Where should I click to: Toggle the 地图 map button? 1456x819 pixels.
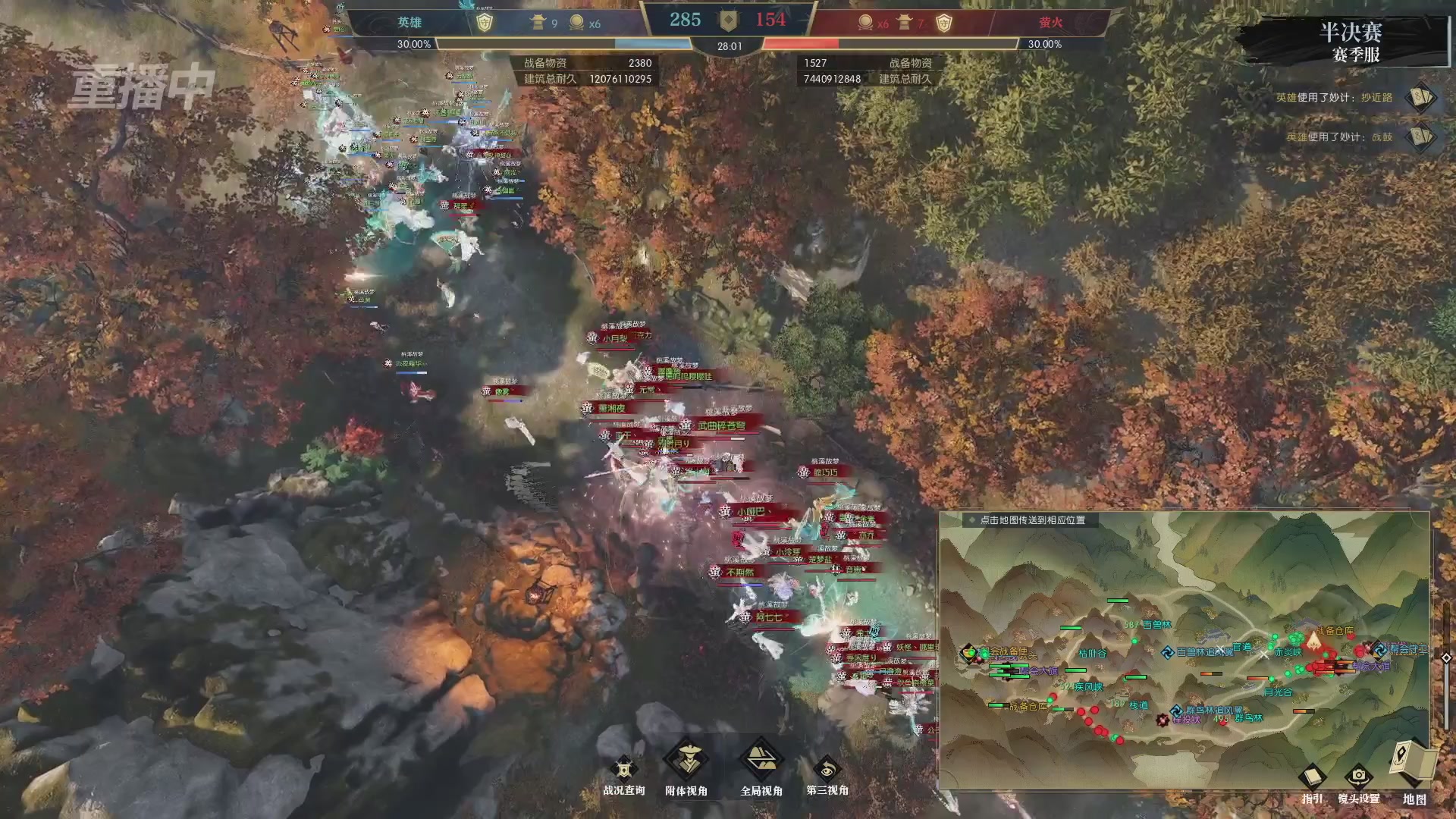point(1414,762)
